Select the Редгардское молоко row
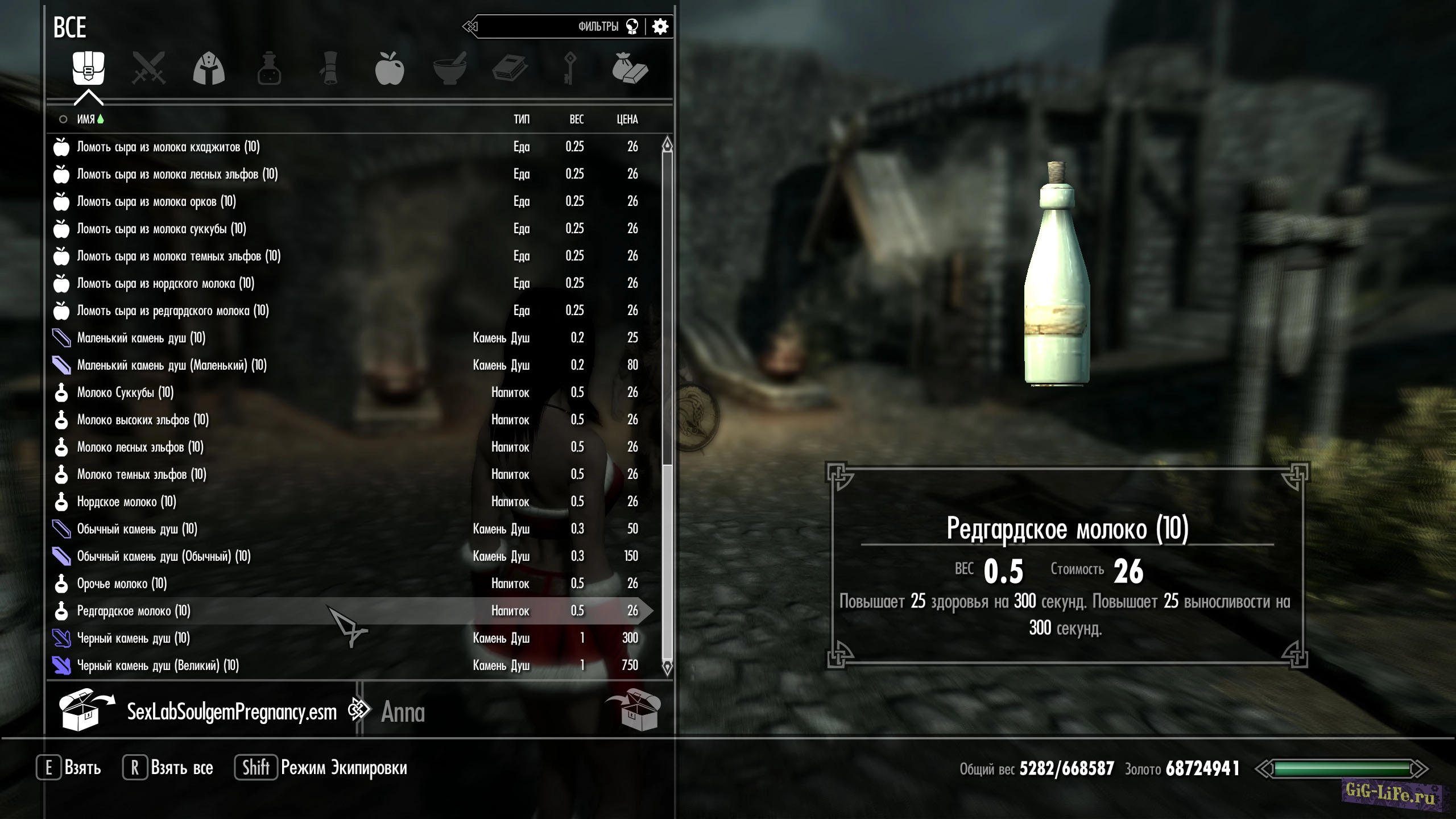 [134, 611]
